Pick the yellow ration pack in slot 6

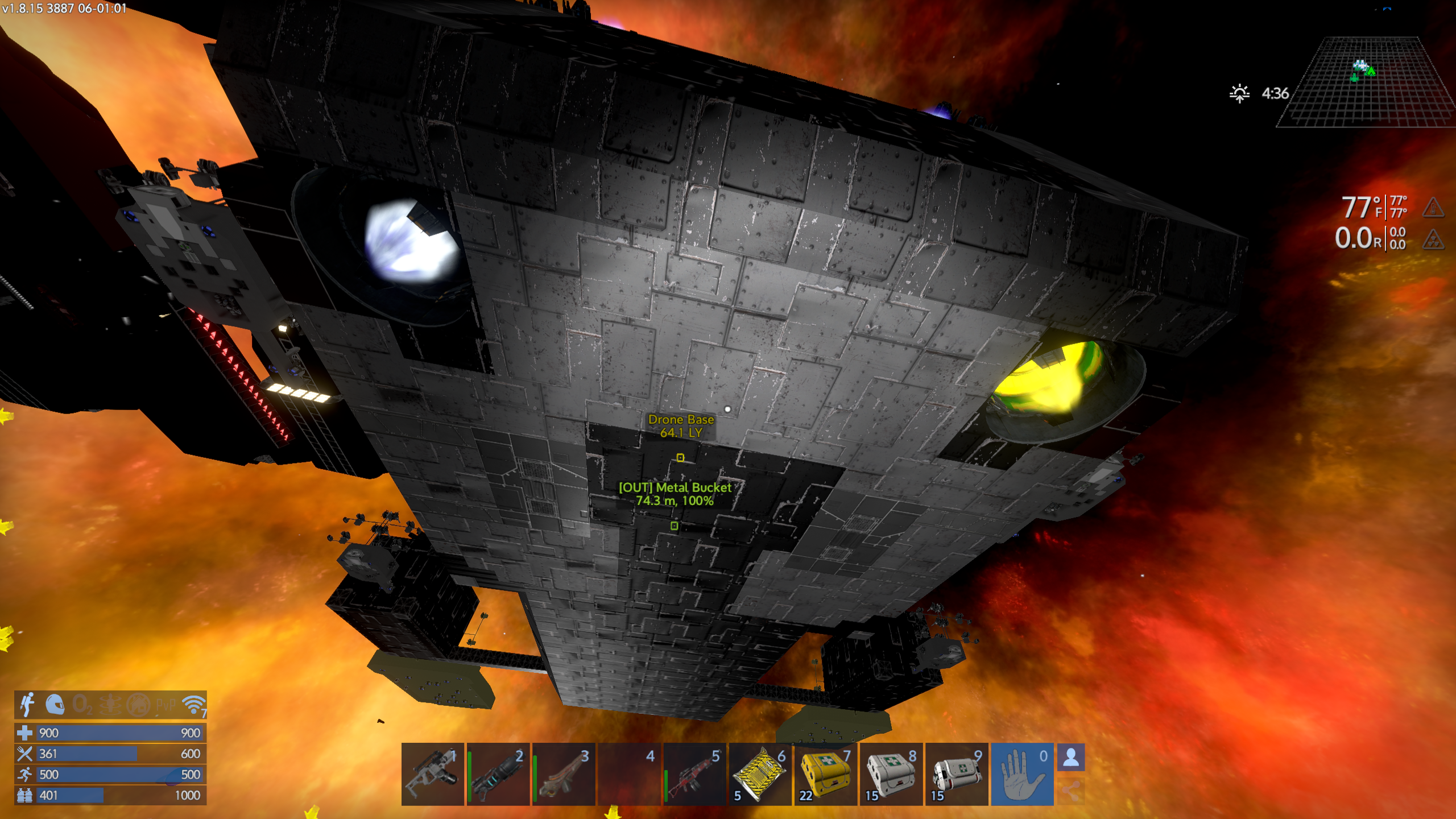(760, 773)
